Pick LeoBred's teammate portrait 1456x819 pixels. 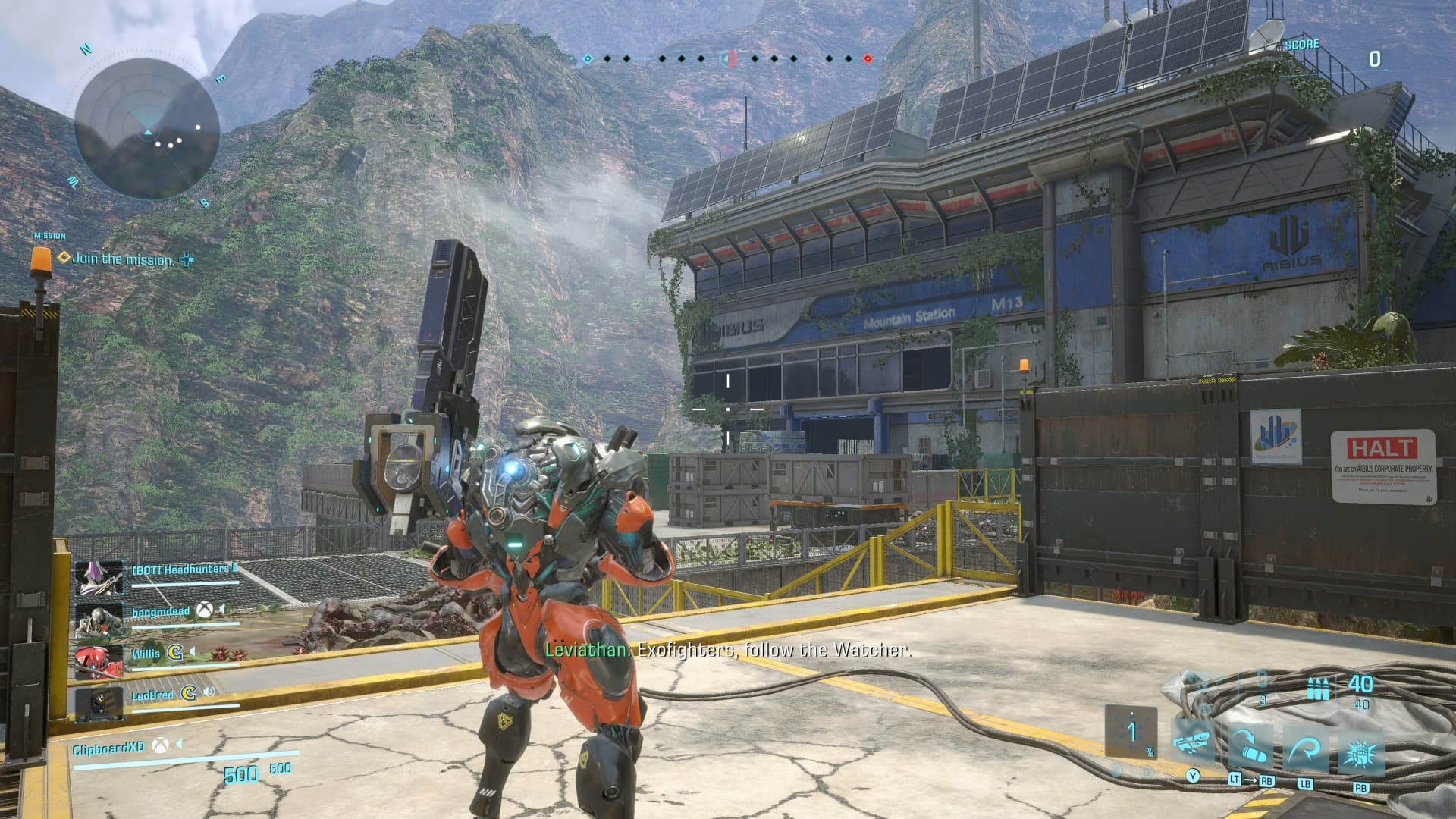[99, 702]
